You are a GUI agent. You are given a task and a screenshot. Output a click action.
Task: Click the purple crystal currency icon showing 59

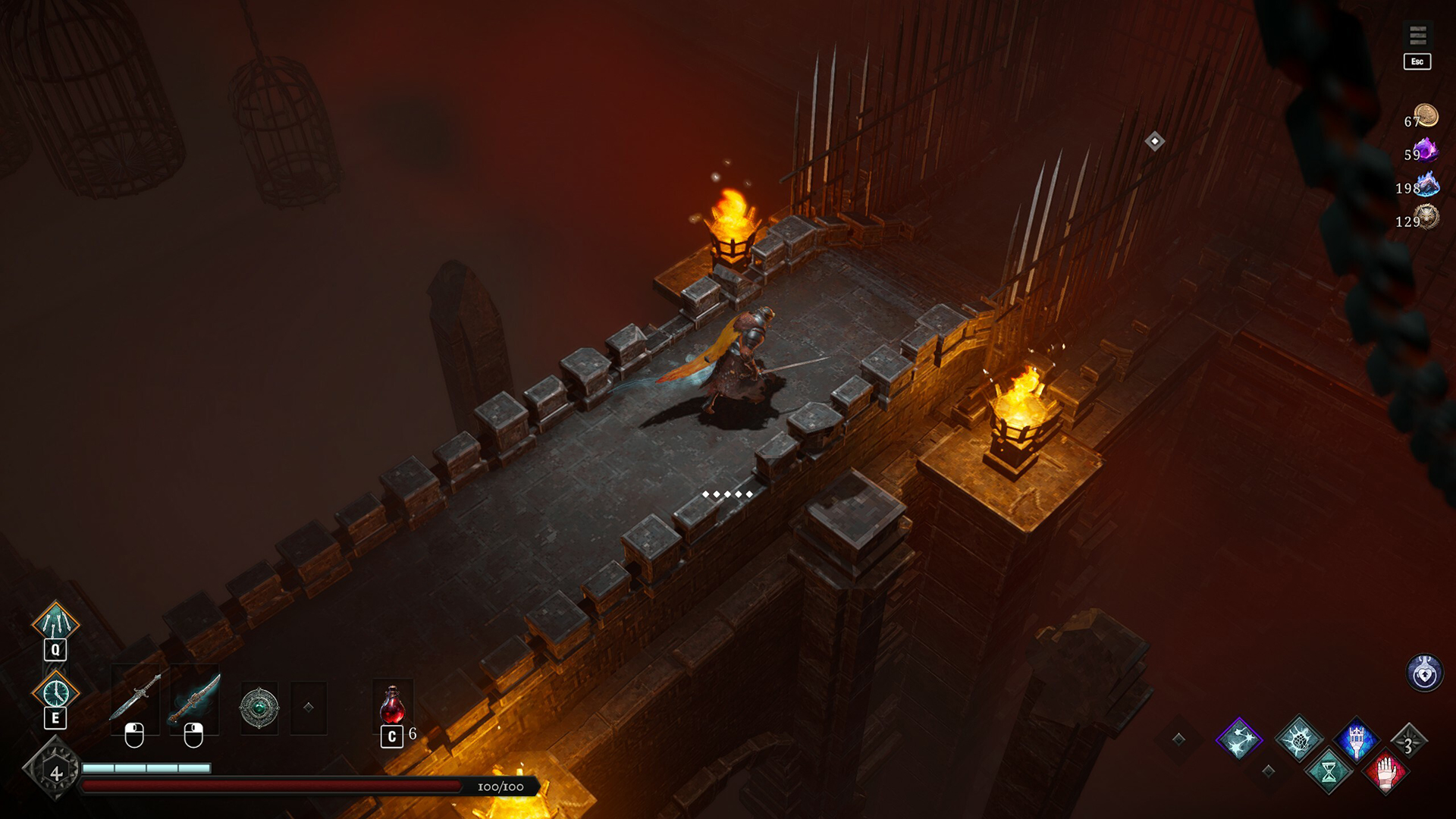1427,150
